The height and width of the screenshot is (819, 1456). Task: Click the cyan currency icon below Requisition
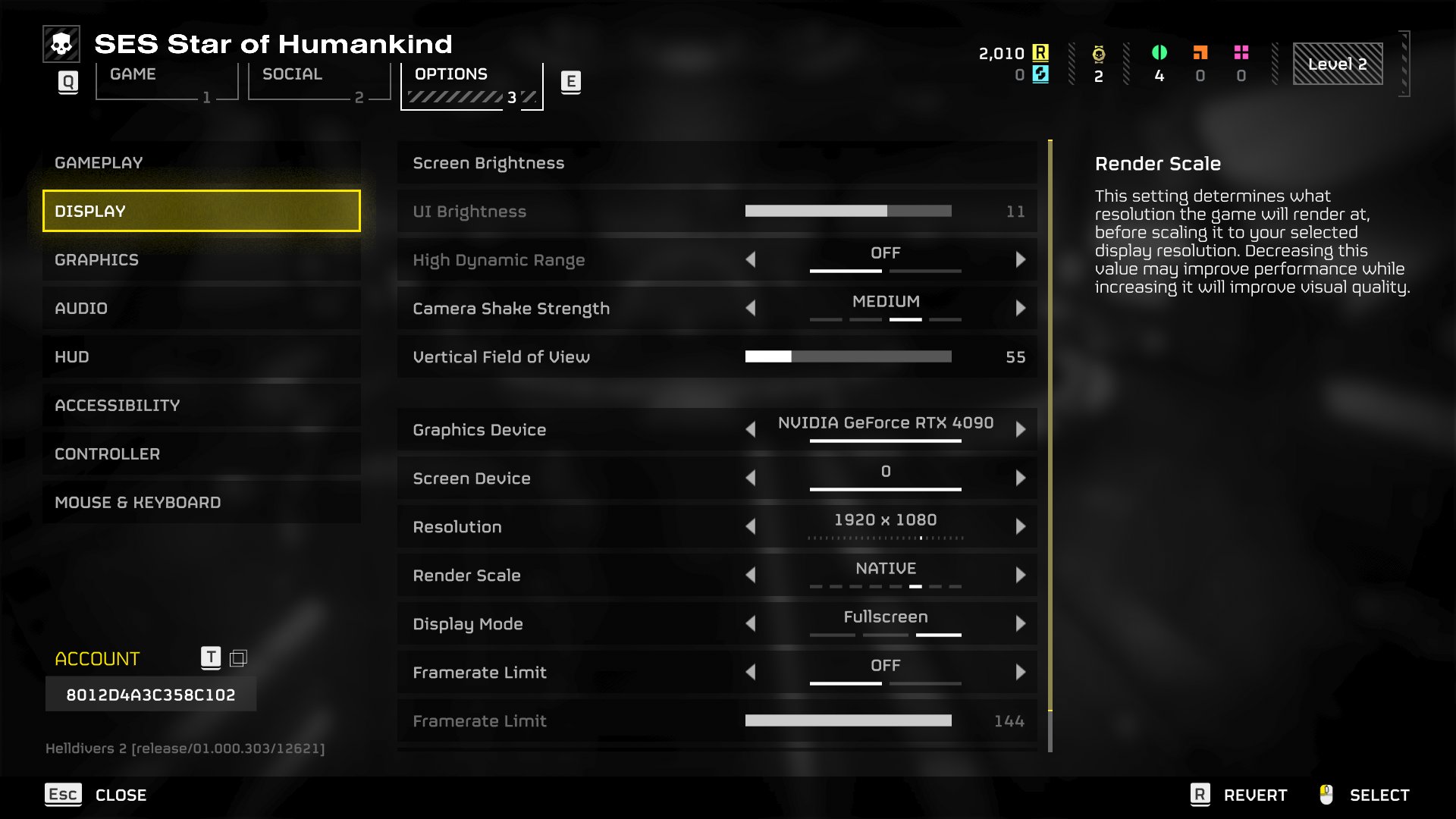coord(1040,75)
